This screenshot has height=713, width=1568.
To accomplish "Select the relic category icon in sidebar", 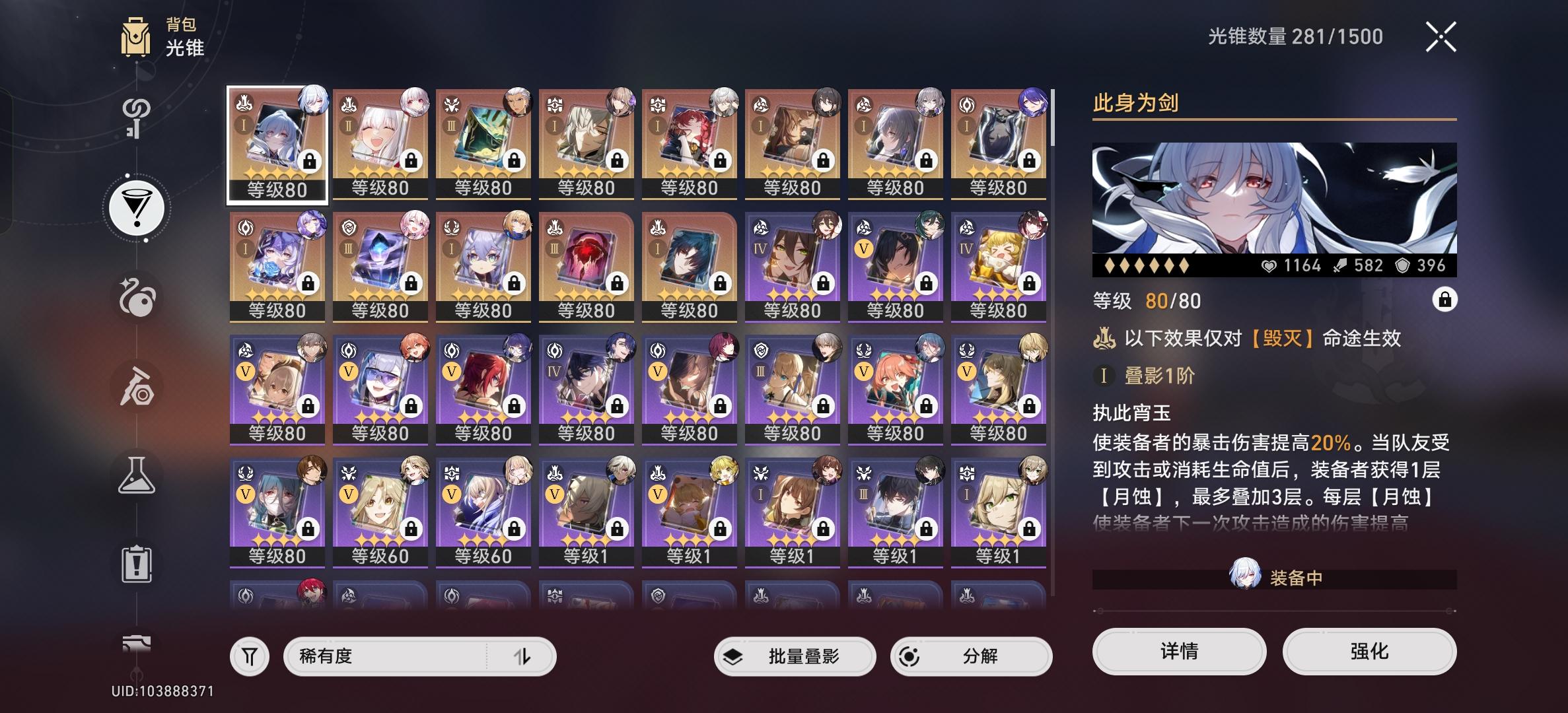I will (137, 297).
